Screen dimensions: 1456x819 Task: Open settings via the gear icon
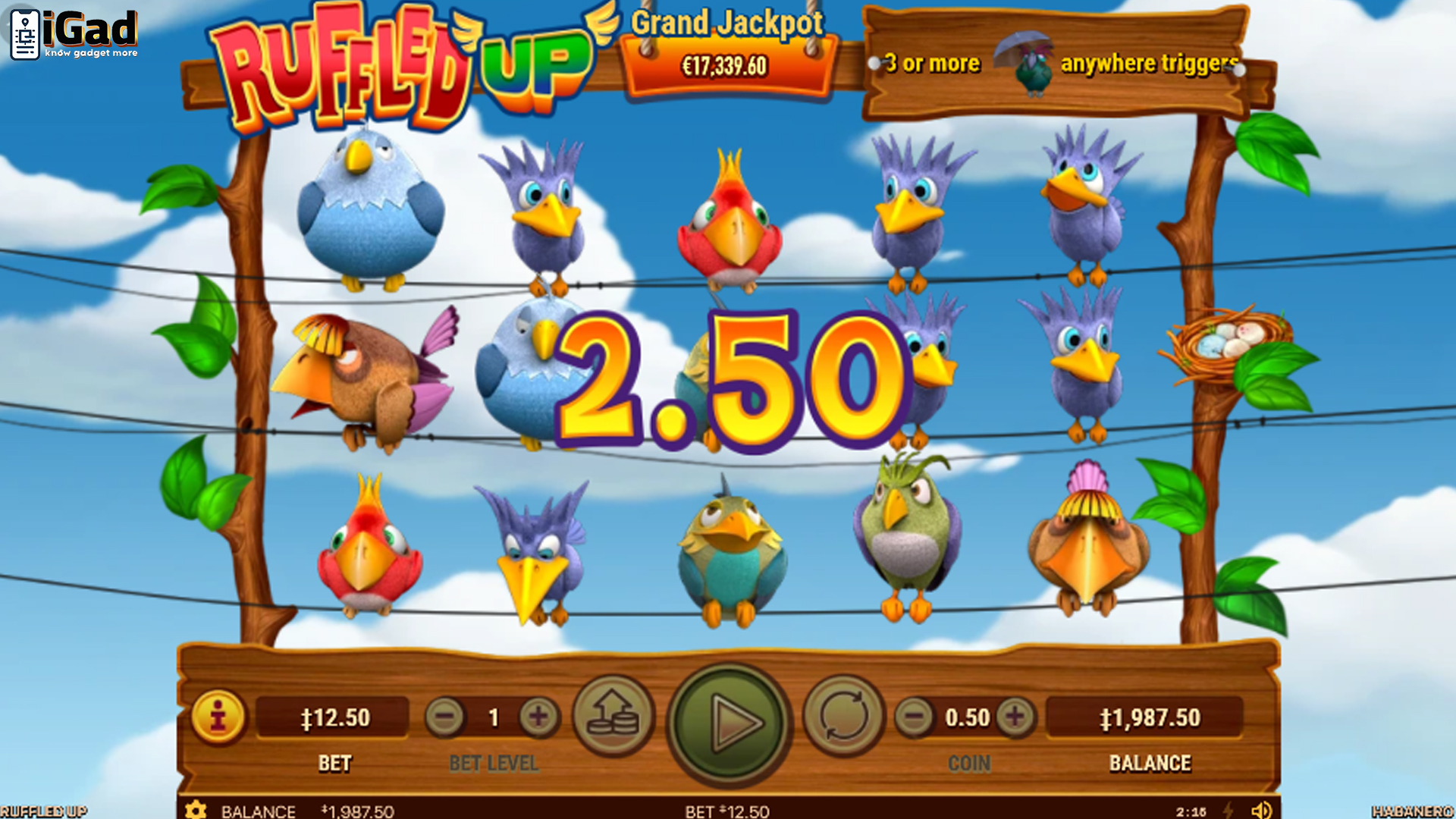coord(196,810)
